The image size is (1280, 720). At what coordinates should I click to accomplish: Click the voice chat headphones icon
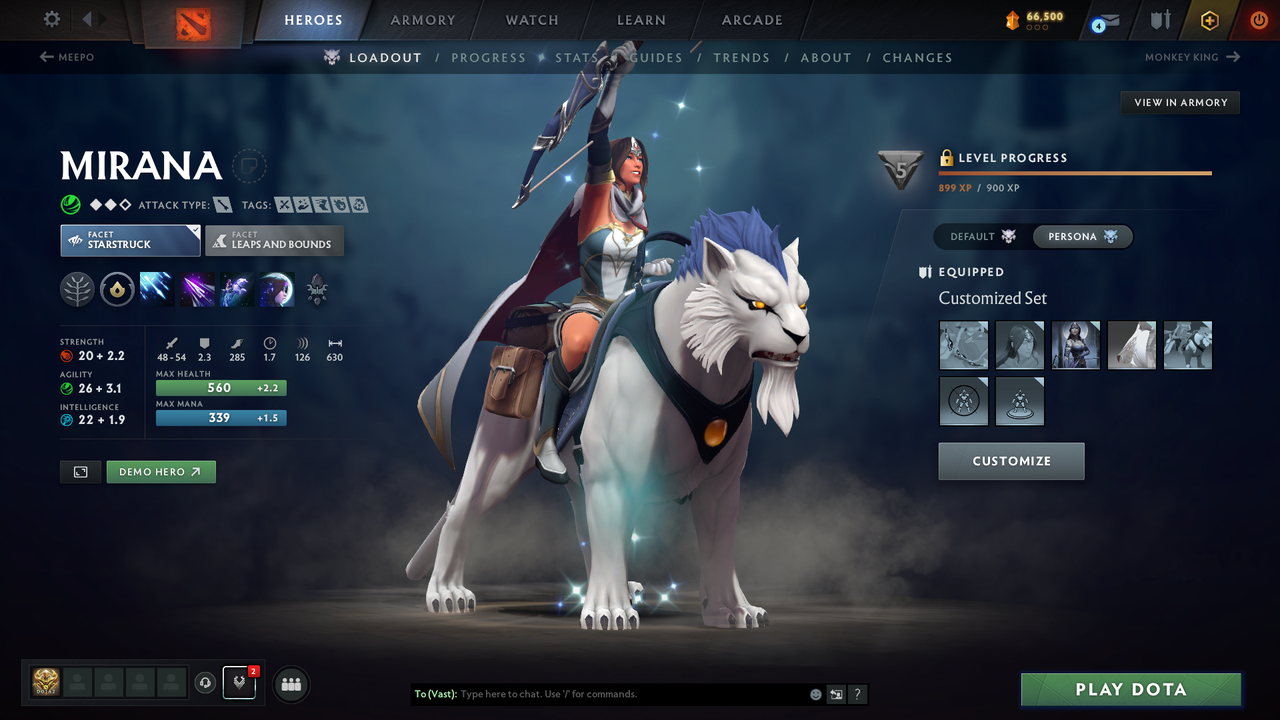[x=207, y=683]
